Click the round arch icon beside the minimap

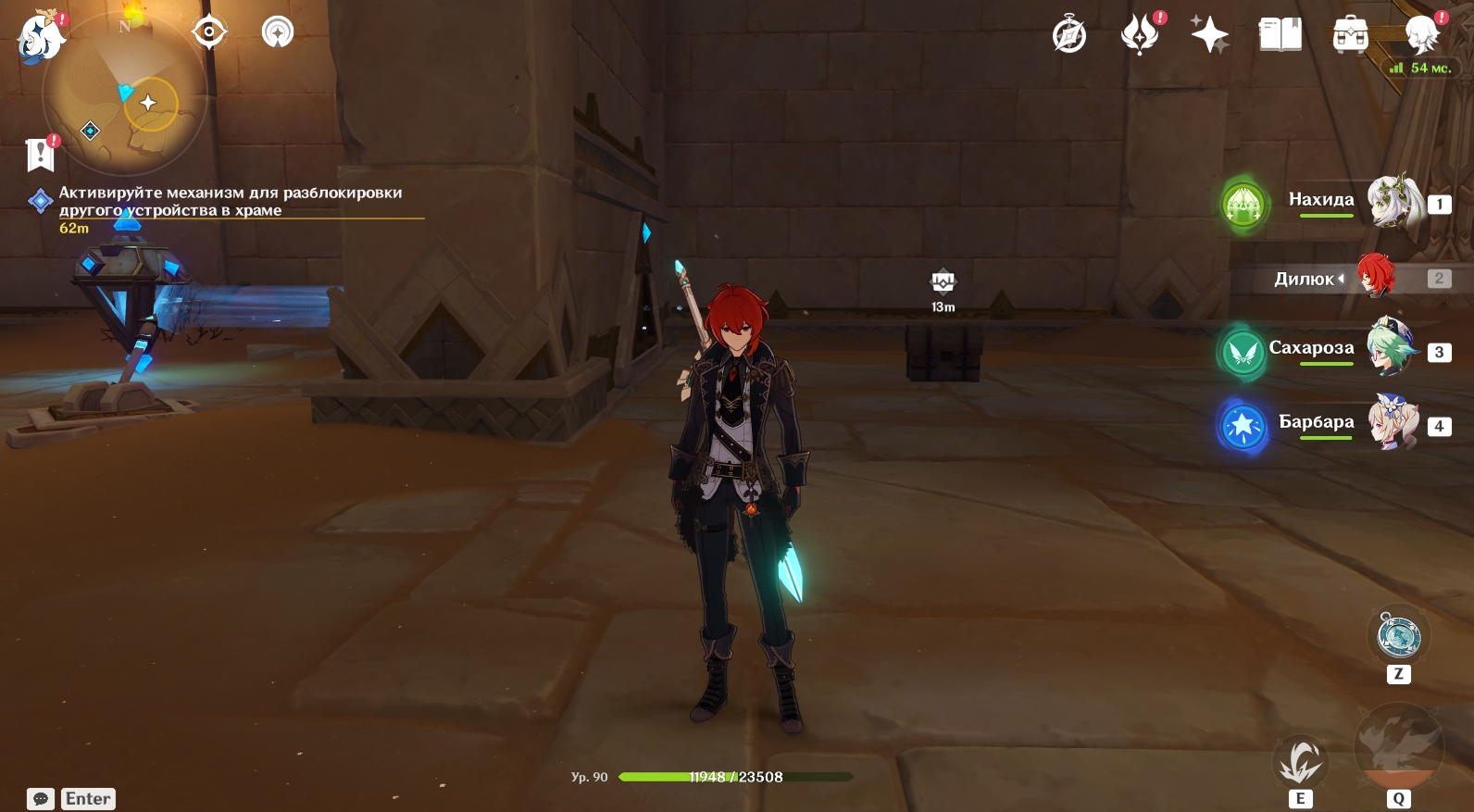(277, 32)
